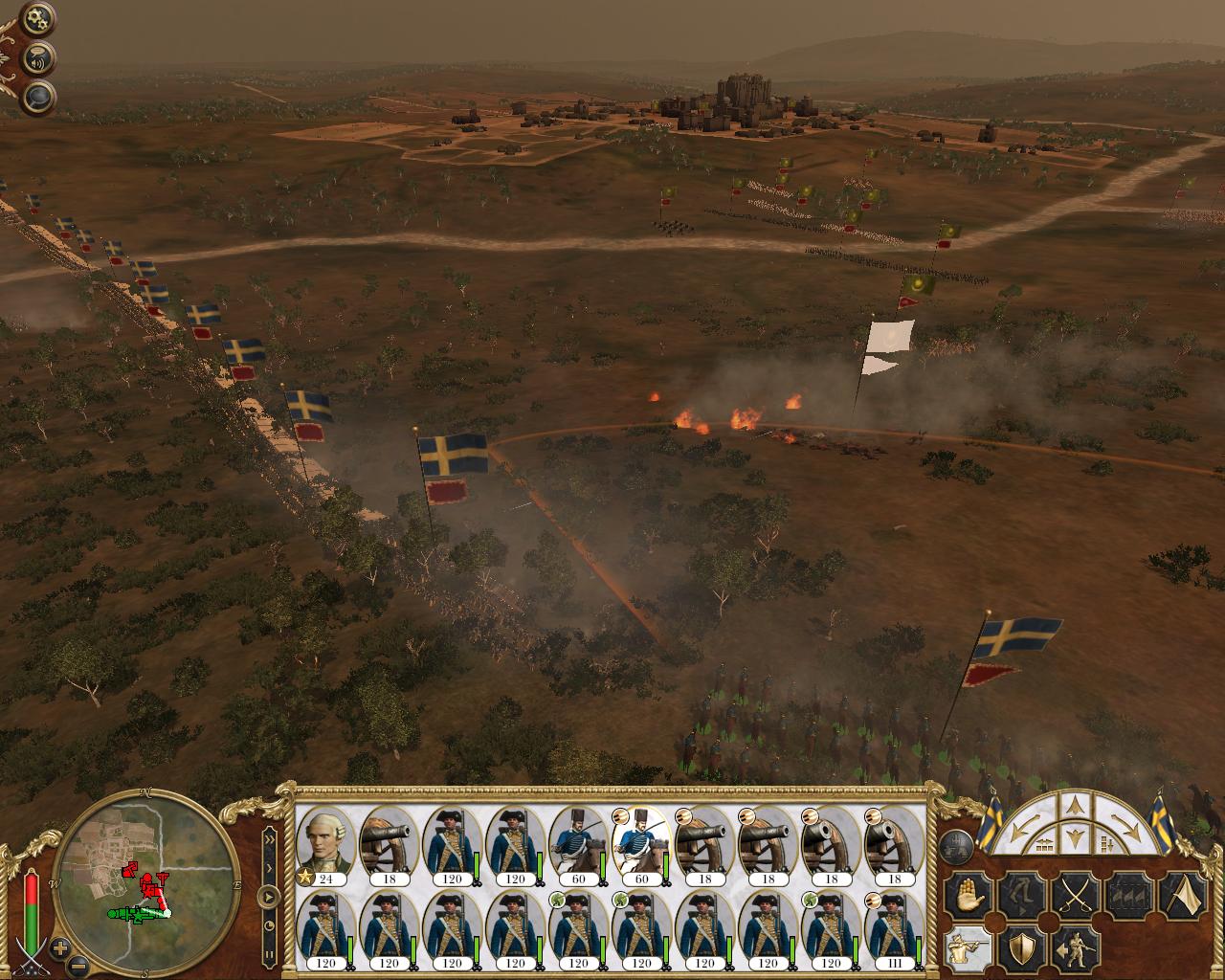Open the sound settings speaker button
The image size is (1225, 980).
(x=38, y=56)
